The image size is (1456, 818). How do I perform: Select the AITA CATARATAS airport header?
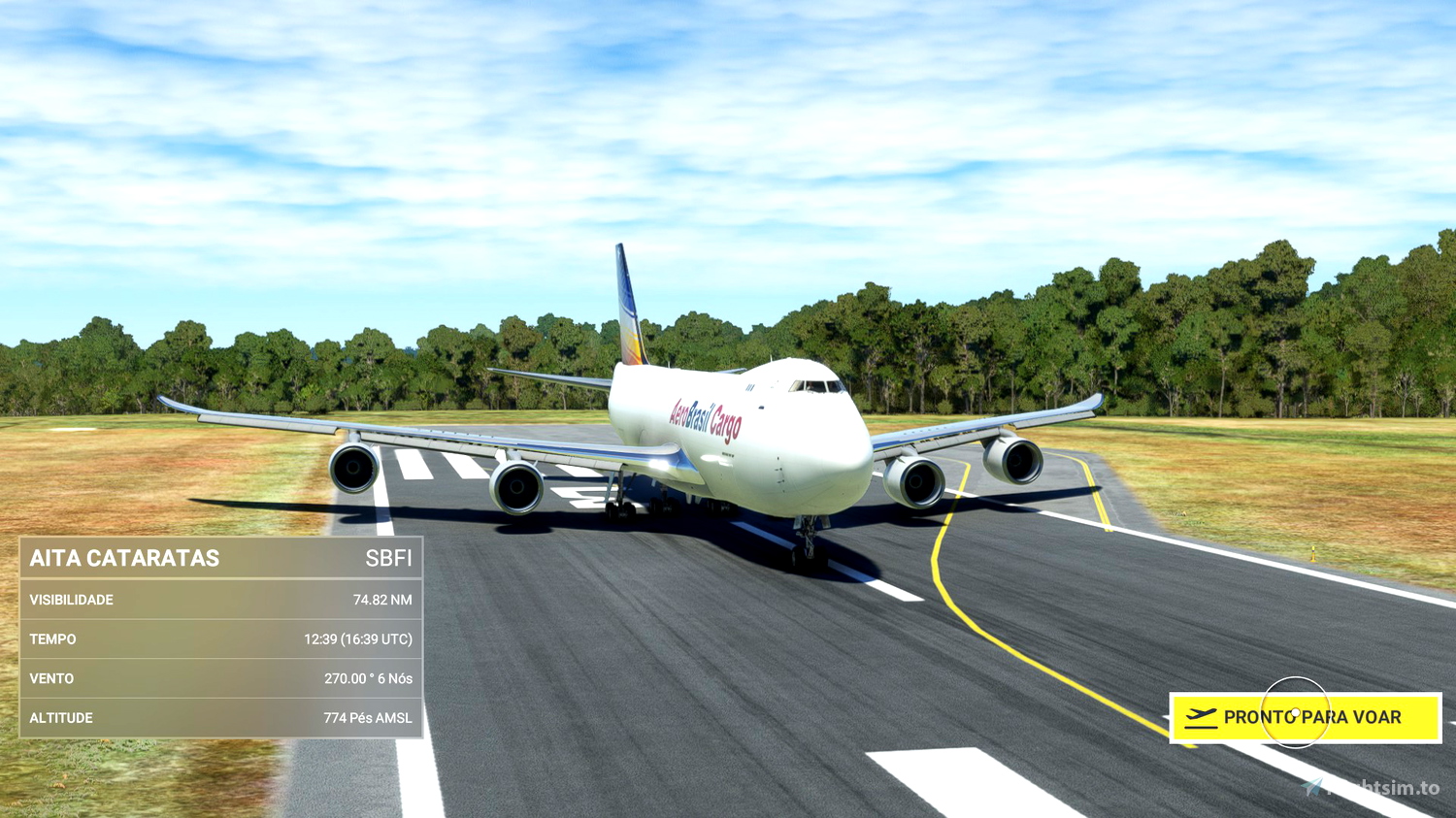click(x=126, y=558)
